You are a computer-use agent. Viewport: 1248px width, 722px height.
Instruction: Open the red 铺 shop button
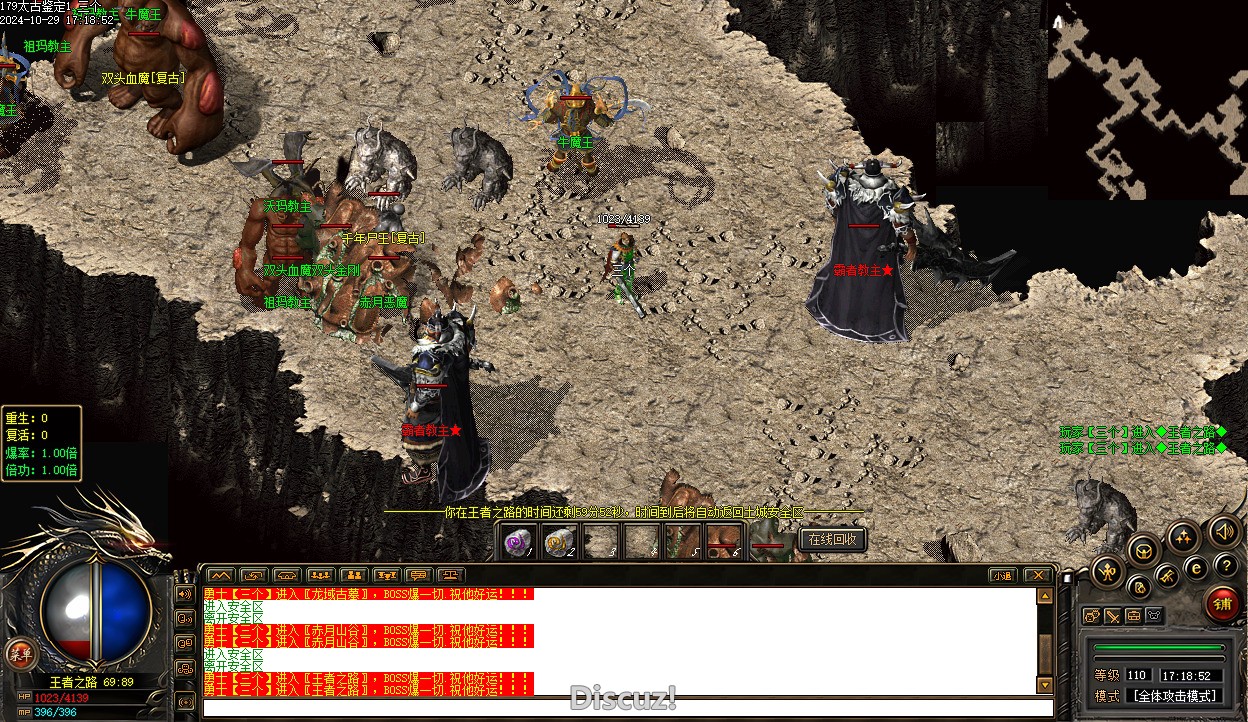tap(1222, 604)
